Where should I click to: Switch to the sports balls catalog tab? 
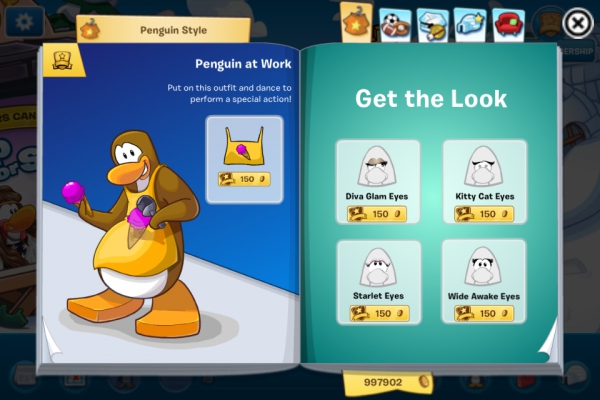[393, 23]
